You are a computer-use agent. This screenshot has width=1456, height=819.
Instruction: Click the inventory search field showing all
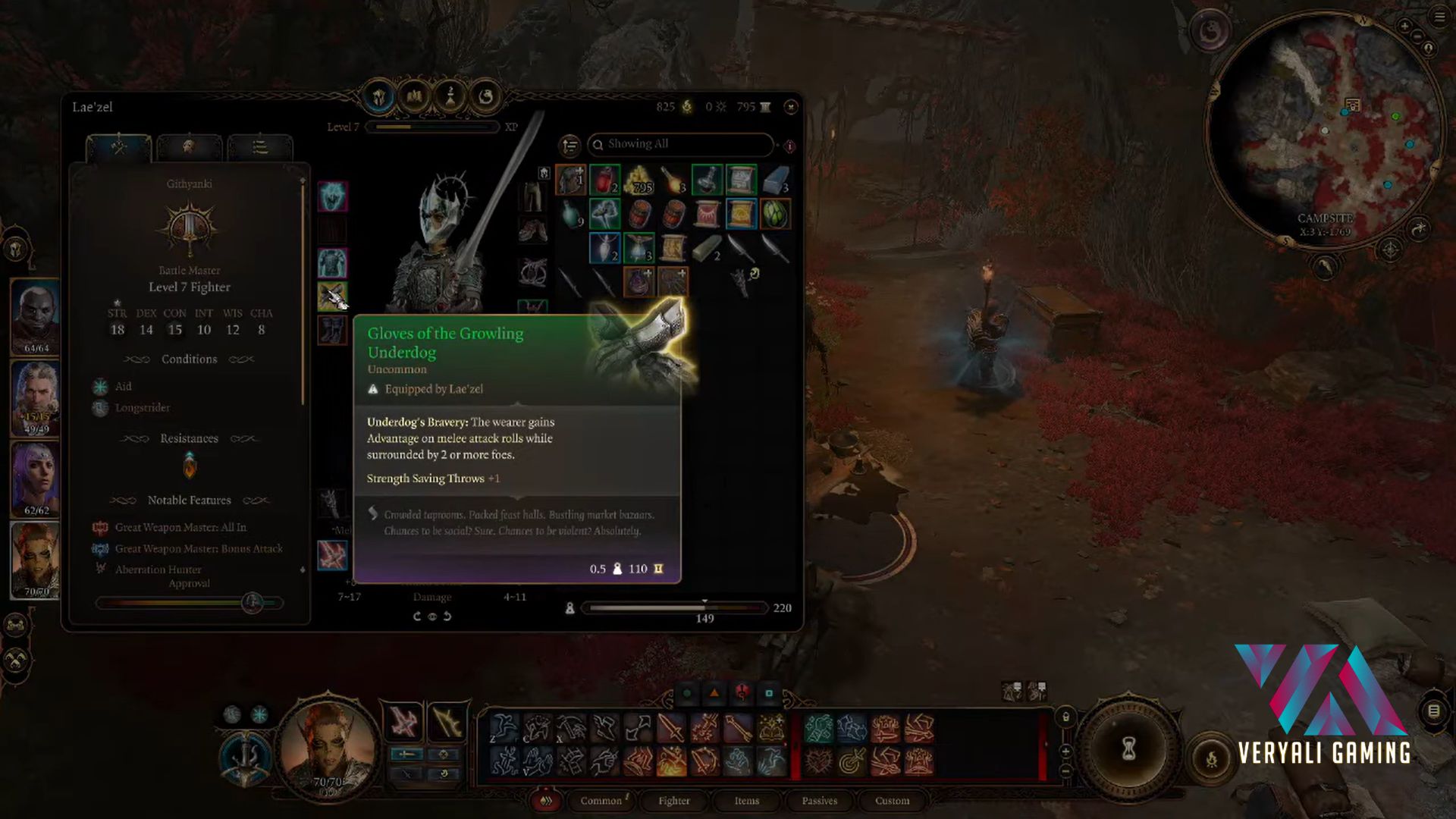point(682,144)
